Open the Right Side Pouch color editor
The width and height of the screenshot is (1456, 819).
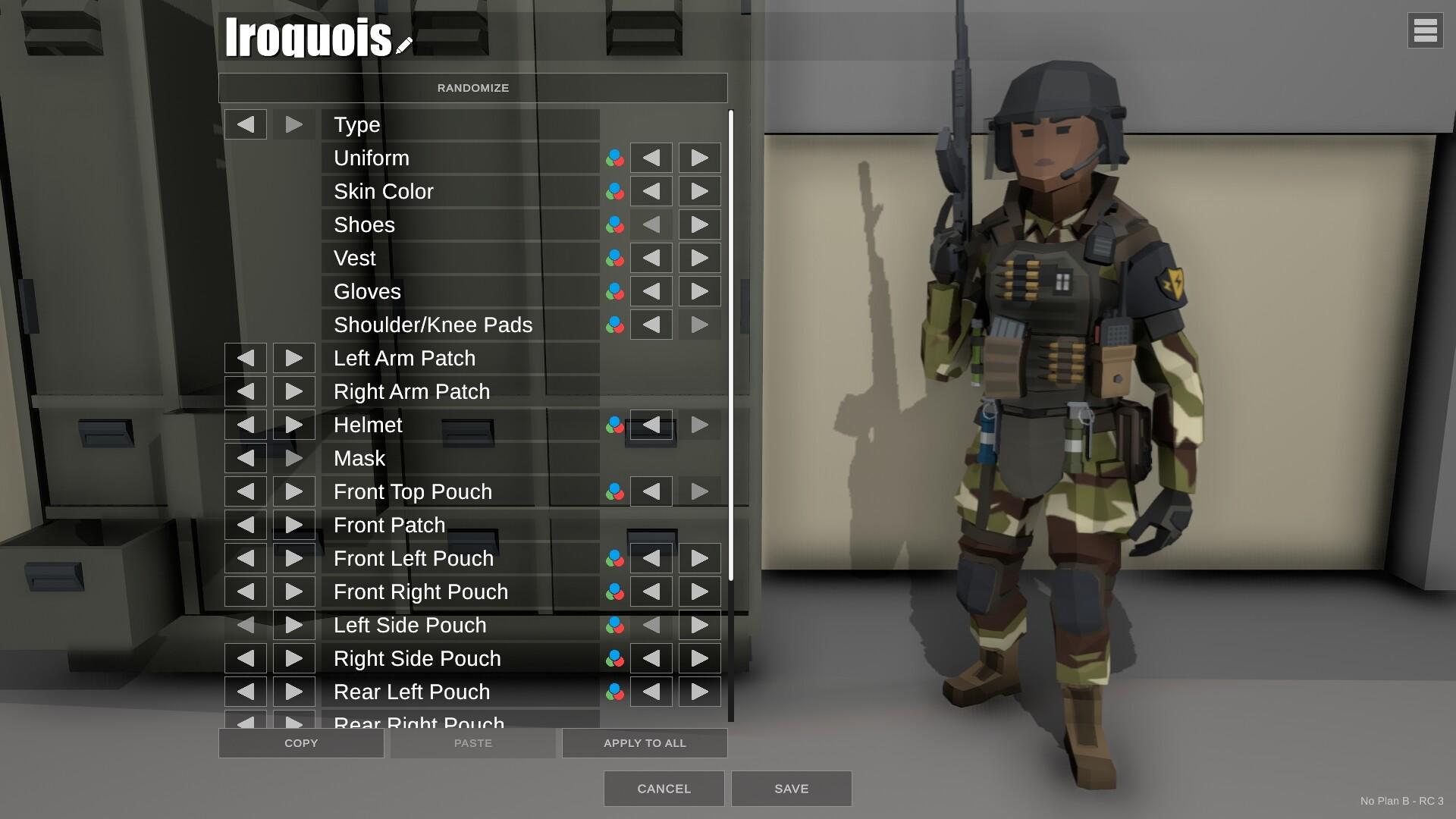pos(615,658)
